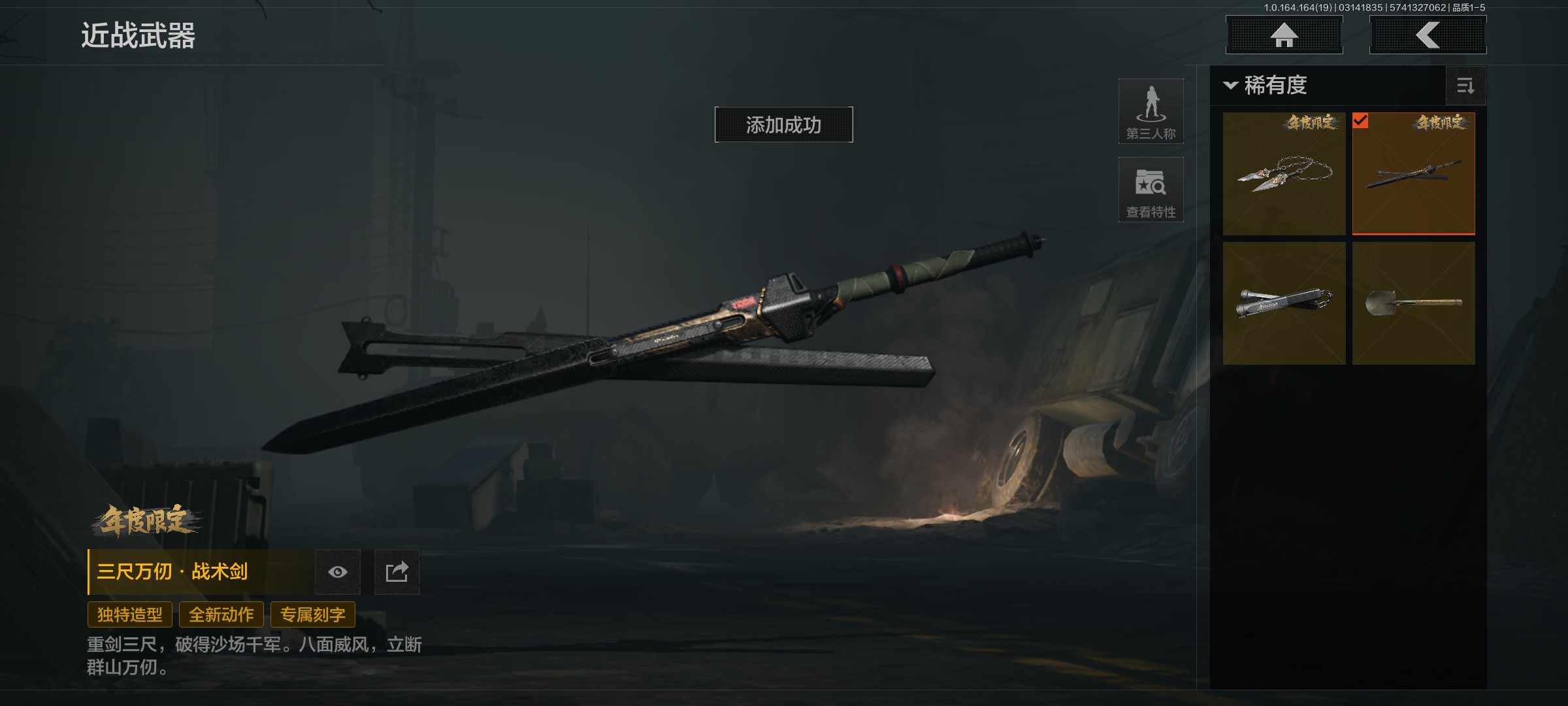Share the 三尺万仞 sword skin
This screenshot has height=706, width=1568.
click(x=397, y=572)
